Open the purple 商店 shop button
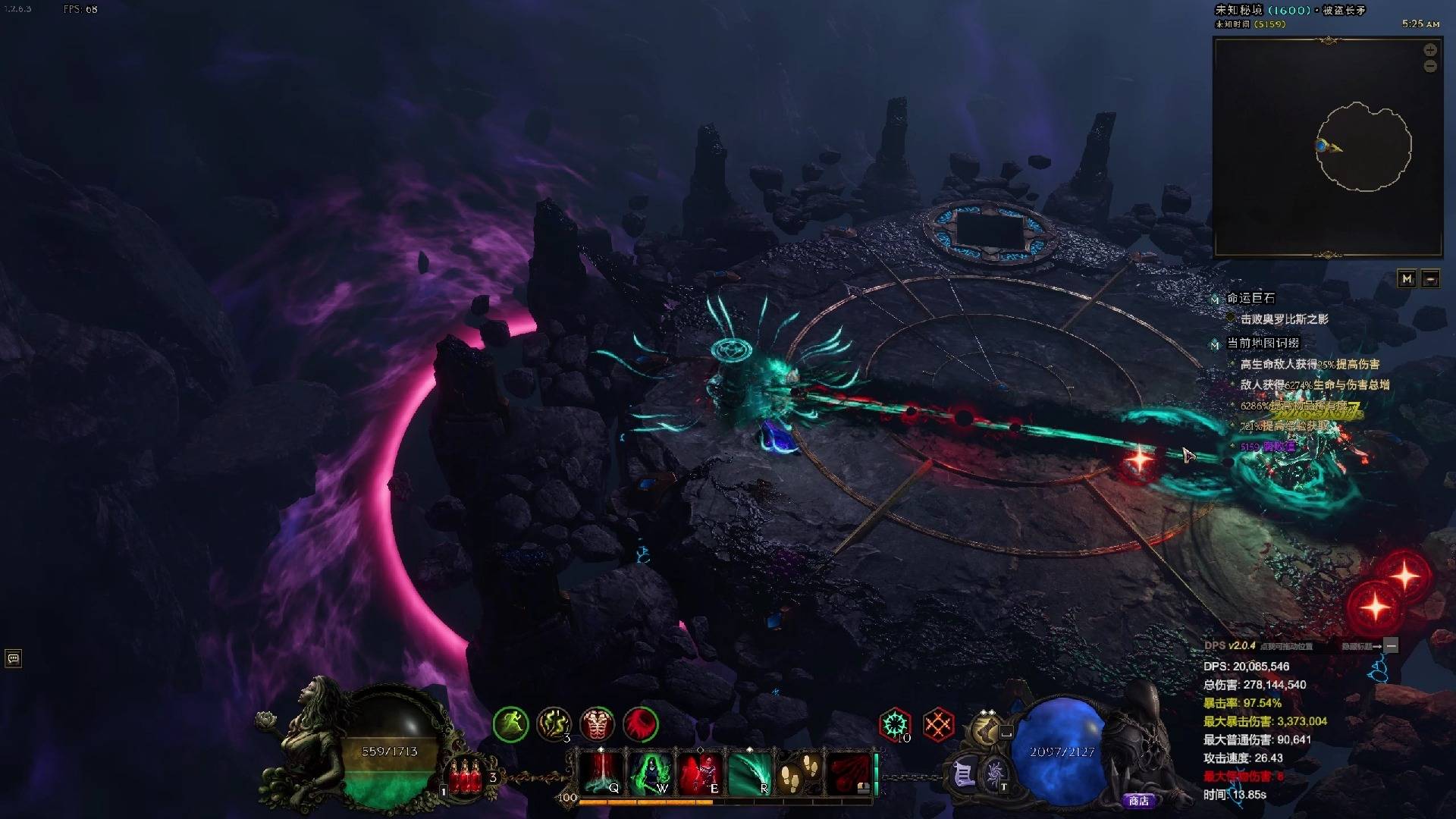 [x=1138, y=800]
